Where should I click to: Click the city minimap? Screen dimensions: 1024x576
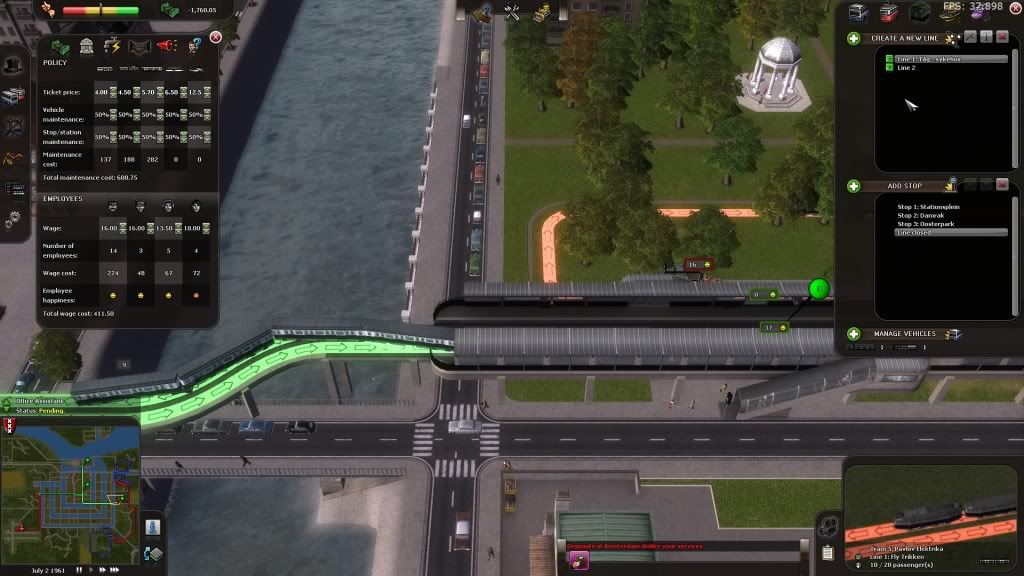[70, 497]
